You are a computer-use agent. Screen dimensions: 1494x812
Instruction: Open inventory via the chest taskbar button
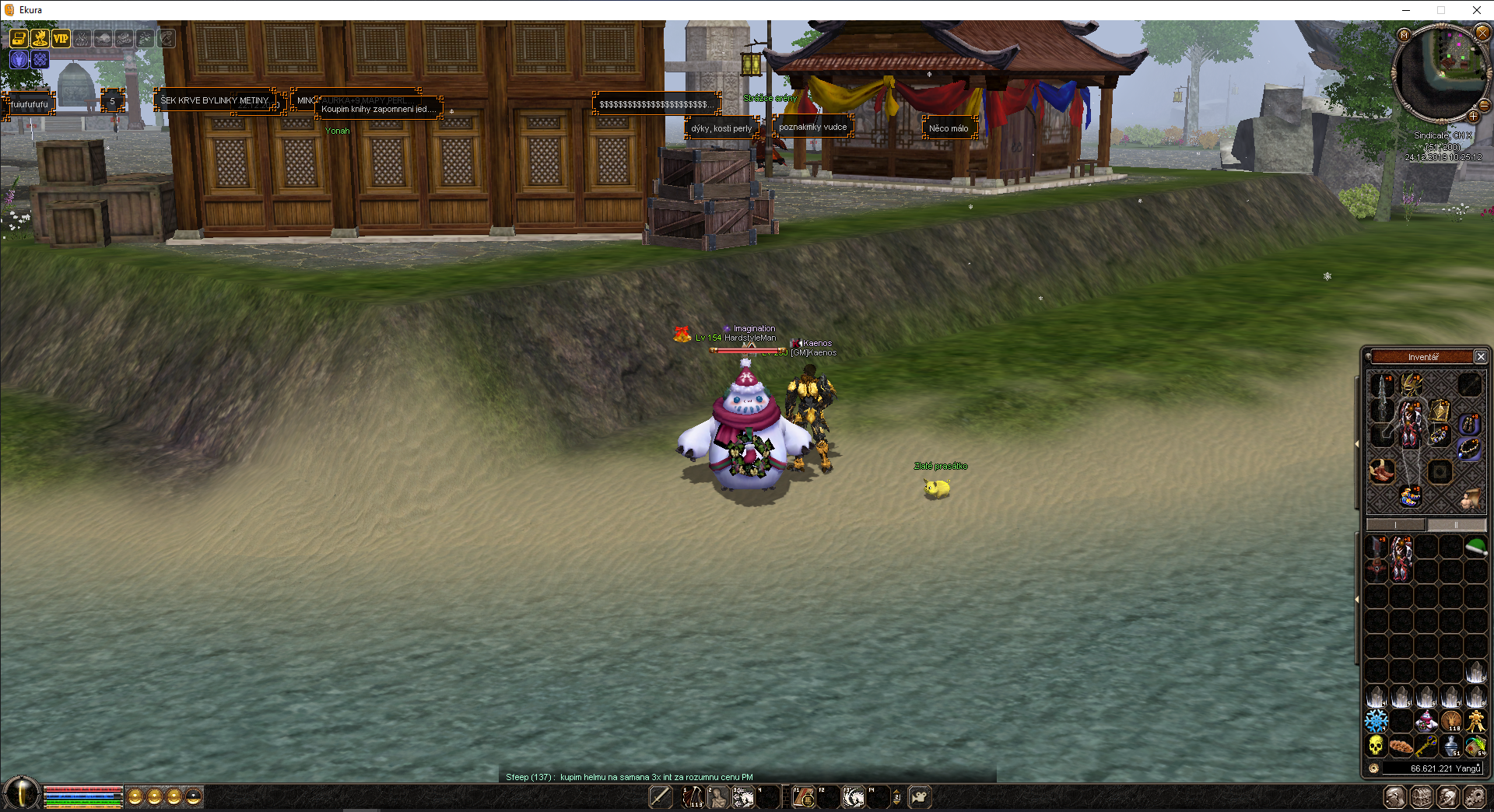click(1422, 797)
